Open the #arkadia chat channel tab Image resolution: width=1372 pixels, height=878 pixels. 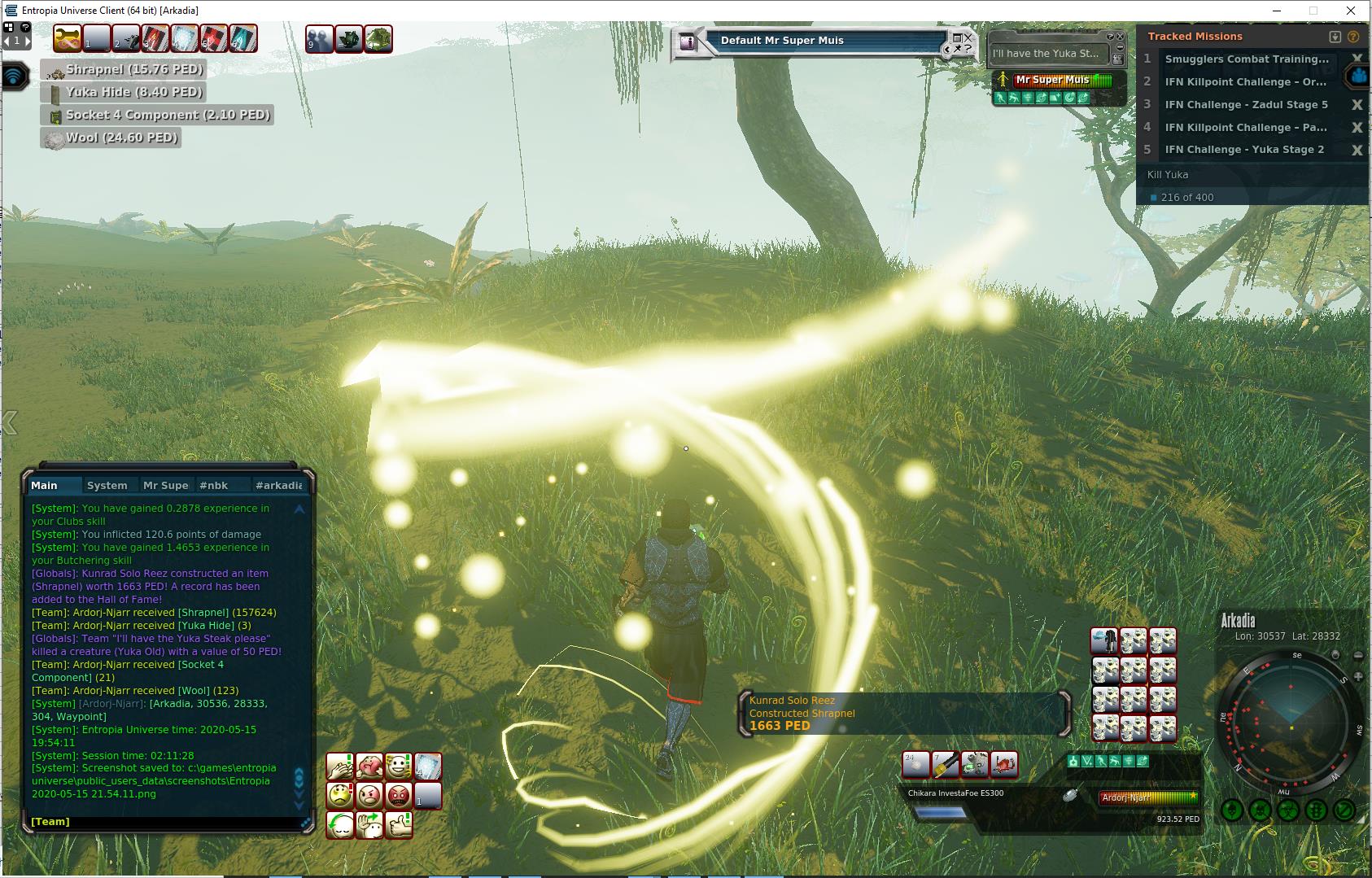(x=278, y=485)
